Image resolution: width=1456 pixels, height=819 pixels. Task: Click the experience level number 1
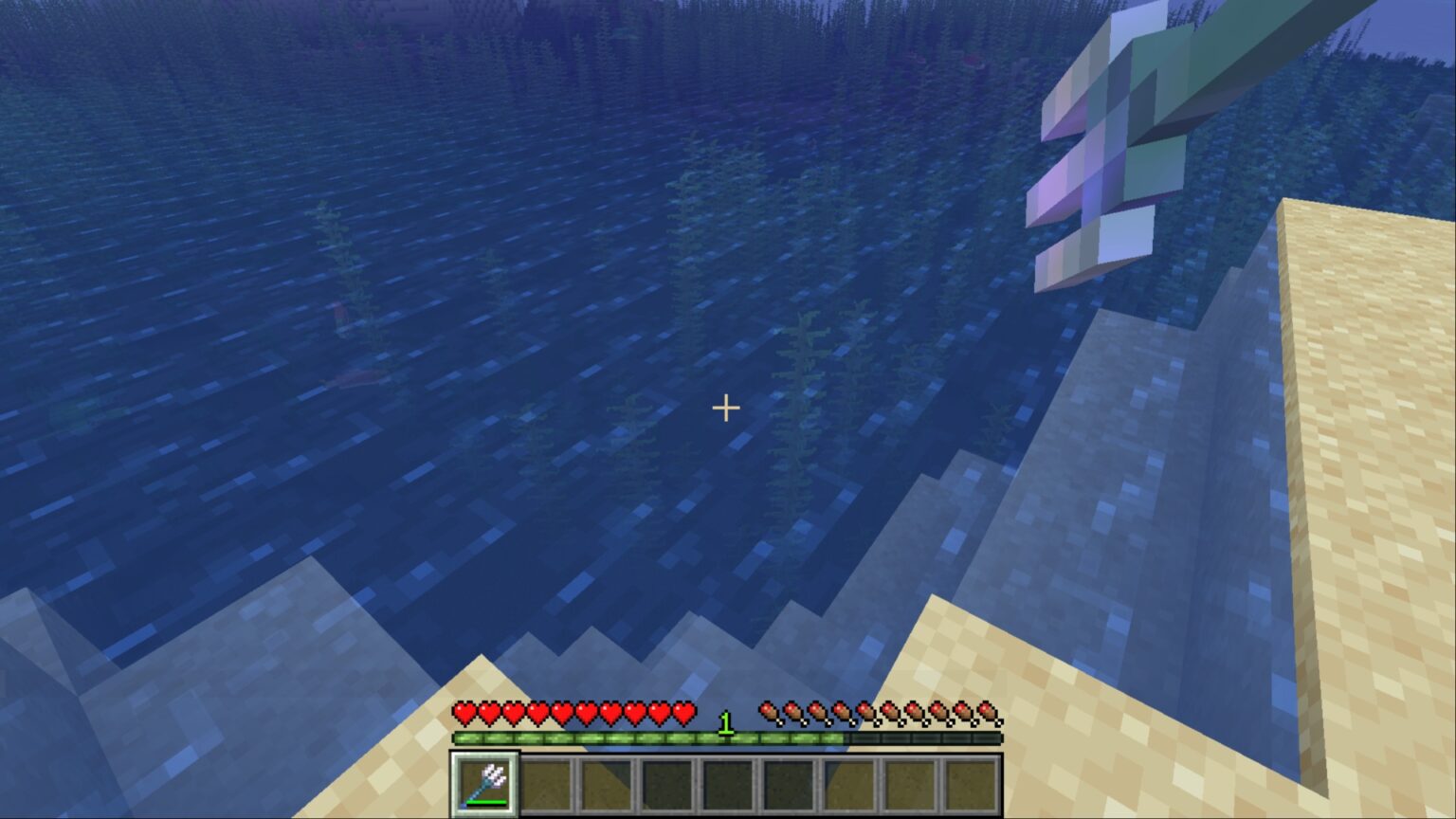point(726,724)
